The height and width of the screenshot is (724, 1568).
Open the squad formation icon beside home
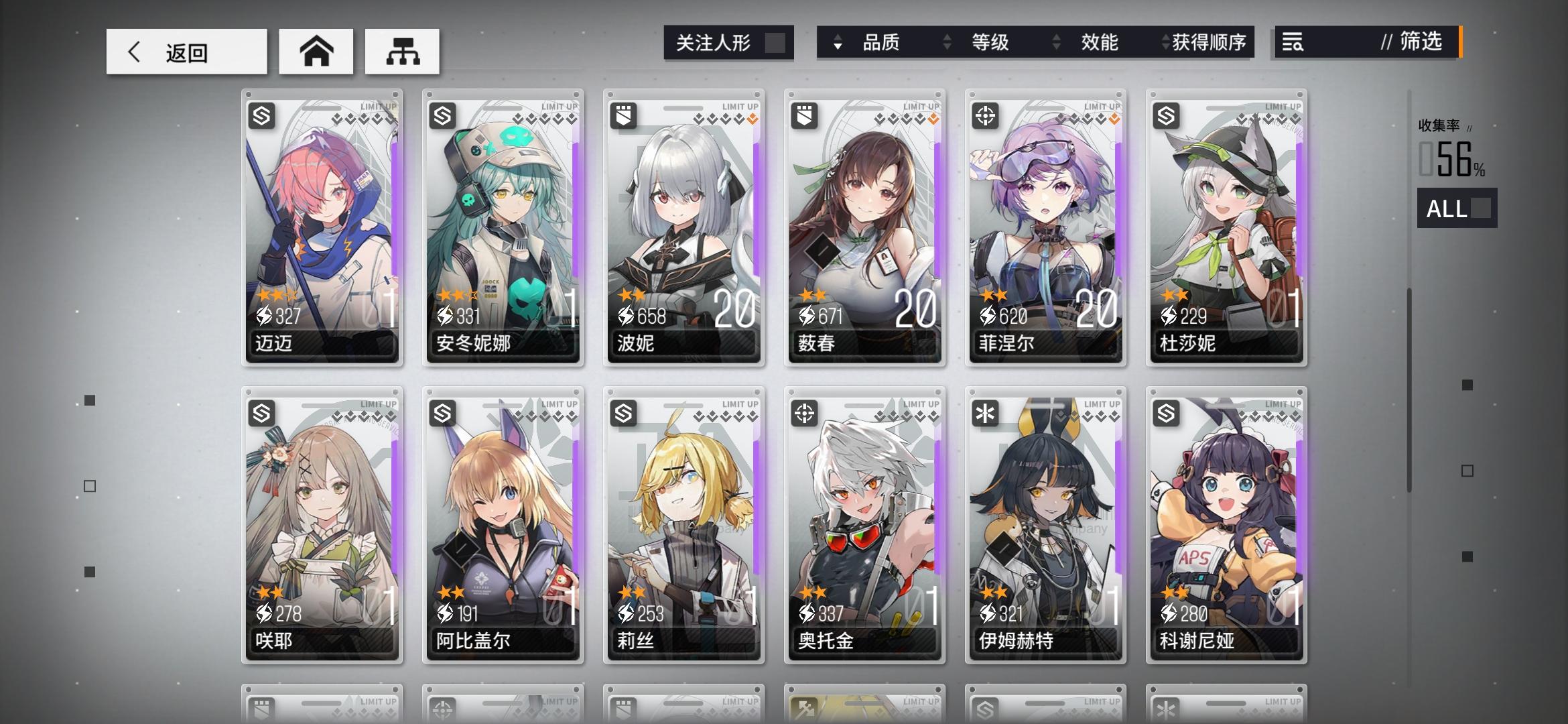coord(402,50)
